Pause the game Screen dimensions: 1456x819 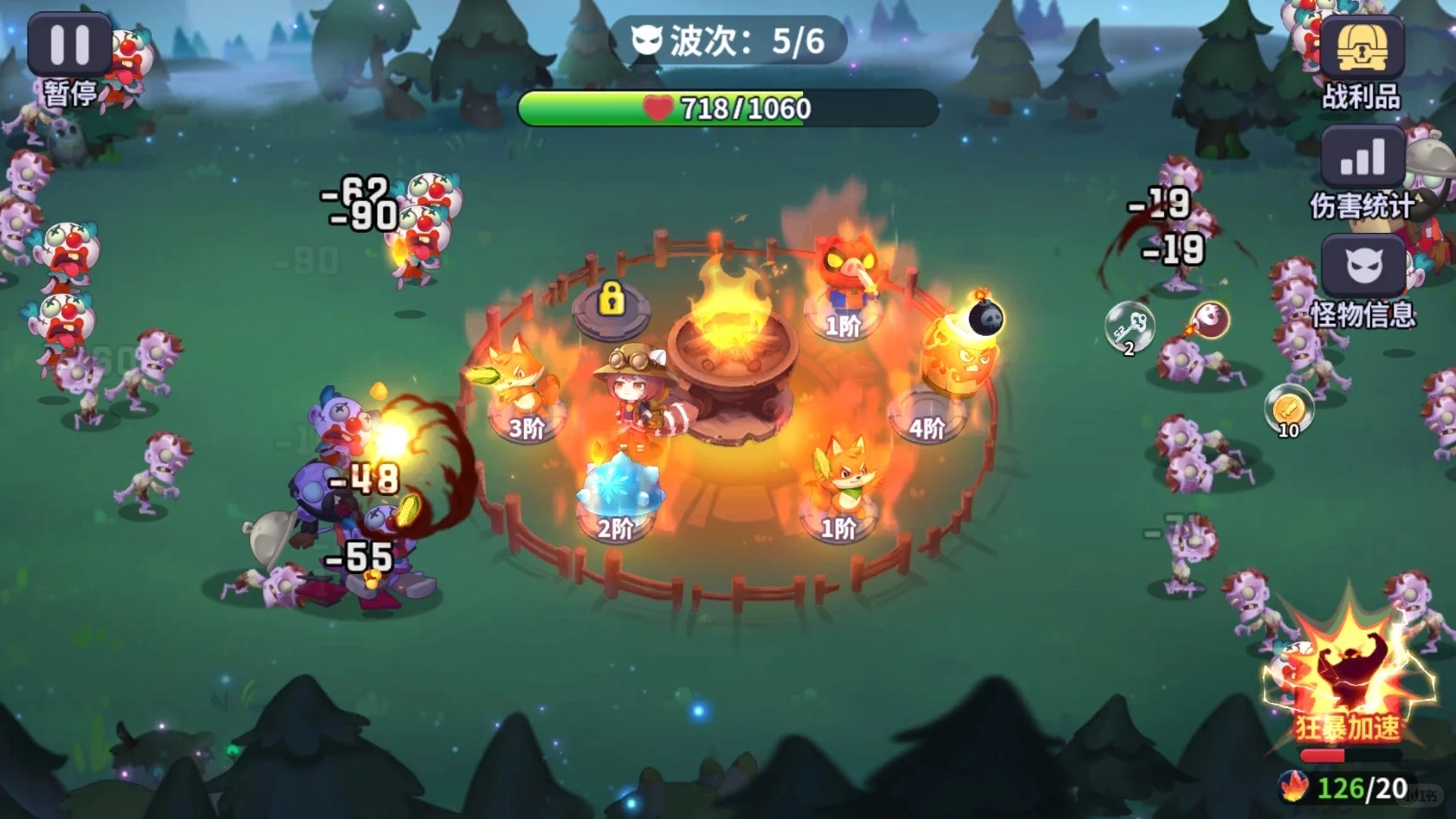tap(69, 45)
